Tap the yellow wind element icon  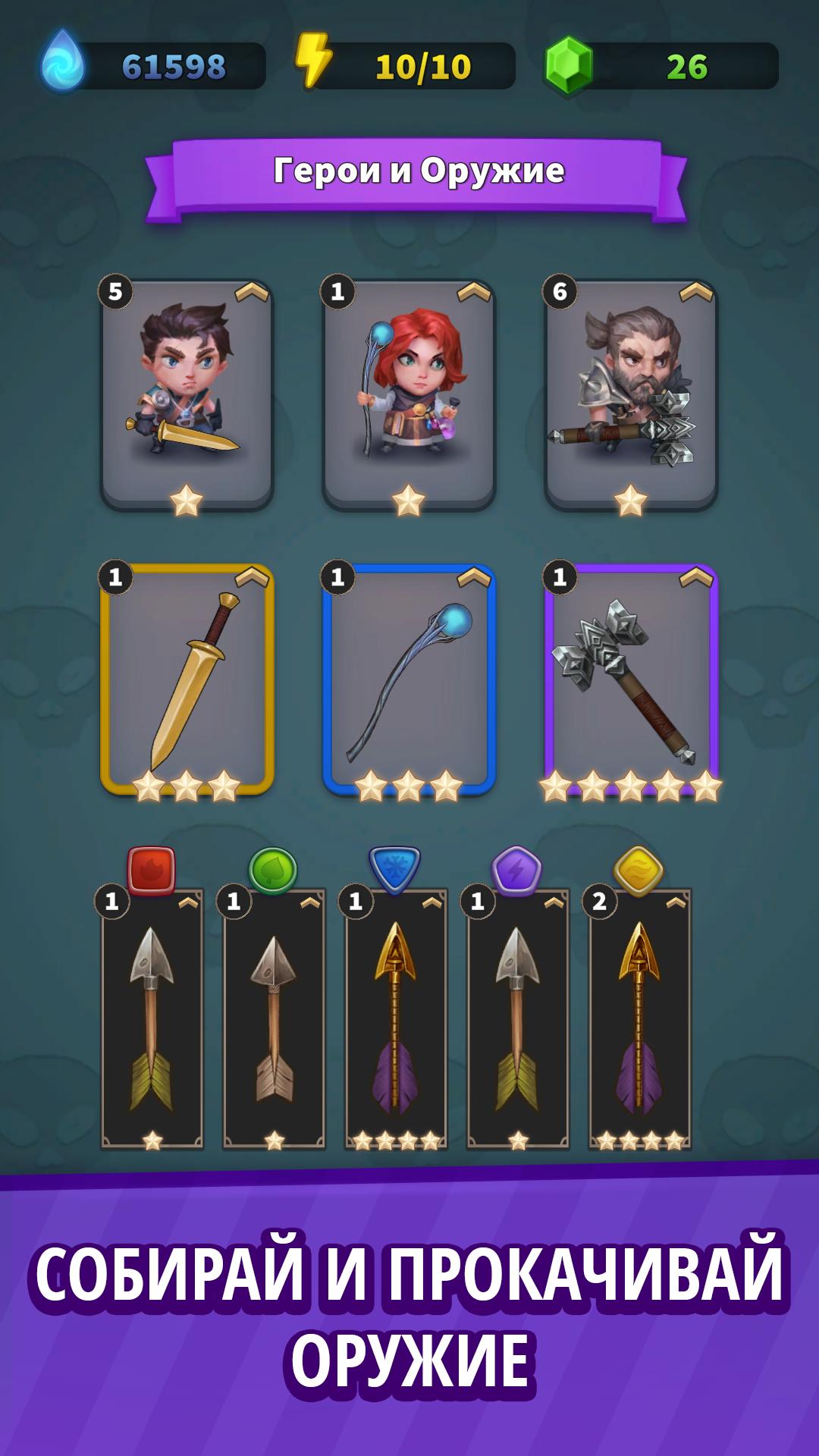pyautogui.click(x=639, y=871)
